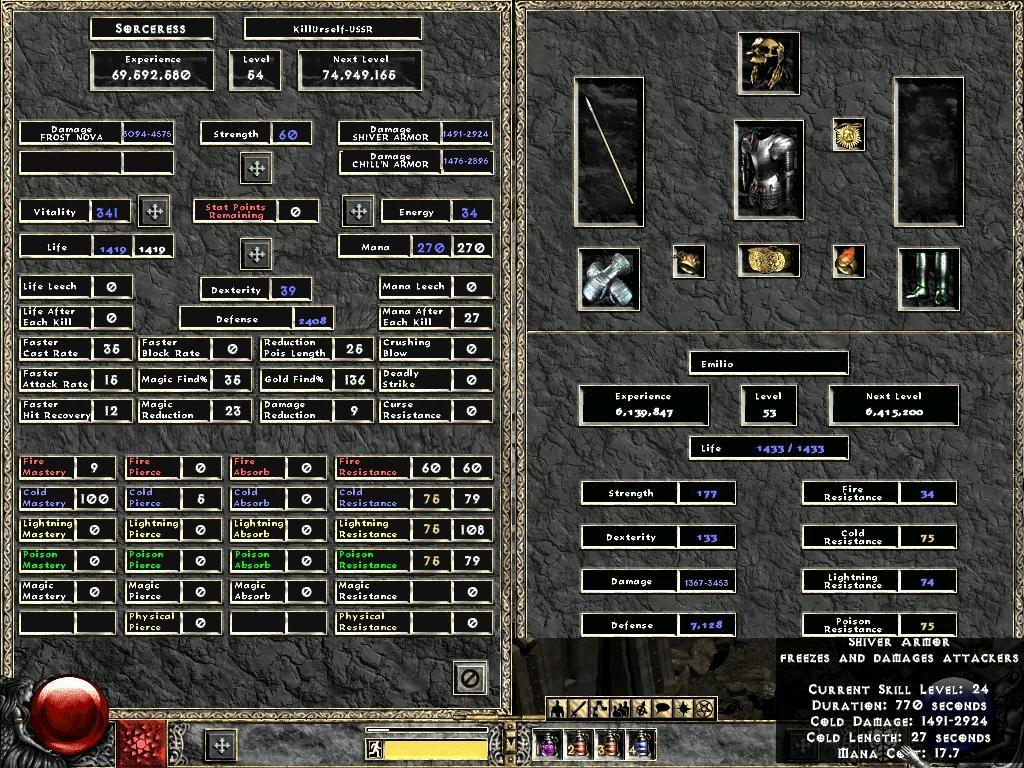Image resolution: width=1024 pixels, height=768 pixels.
Task: Close the character stats panel
Action: click(x=469, y=678)
